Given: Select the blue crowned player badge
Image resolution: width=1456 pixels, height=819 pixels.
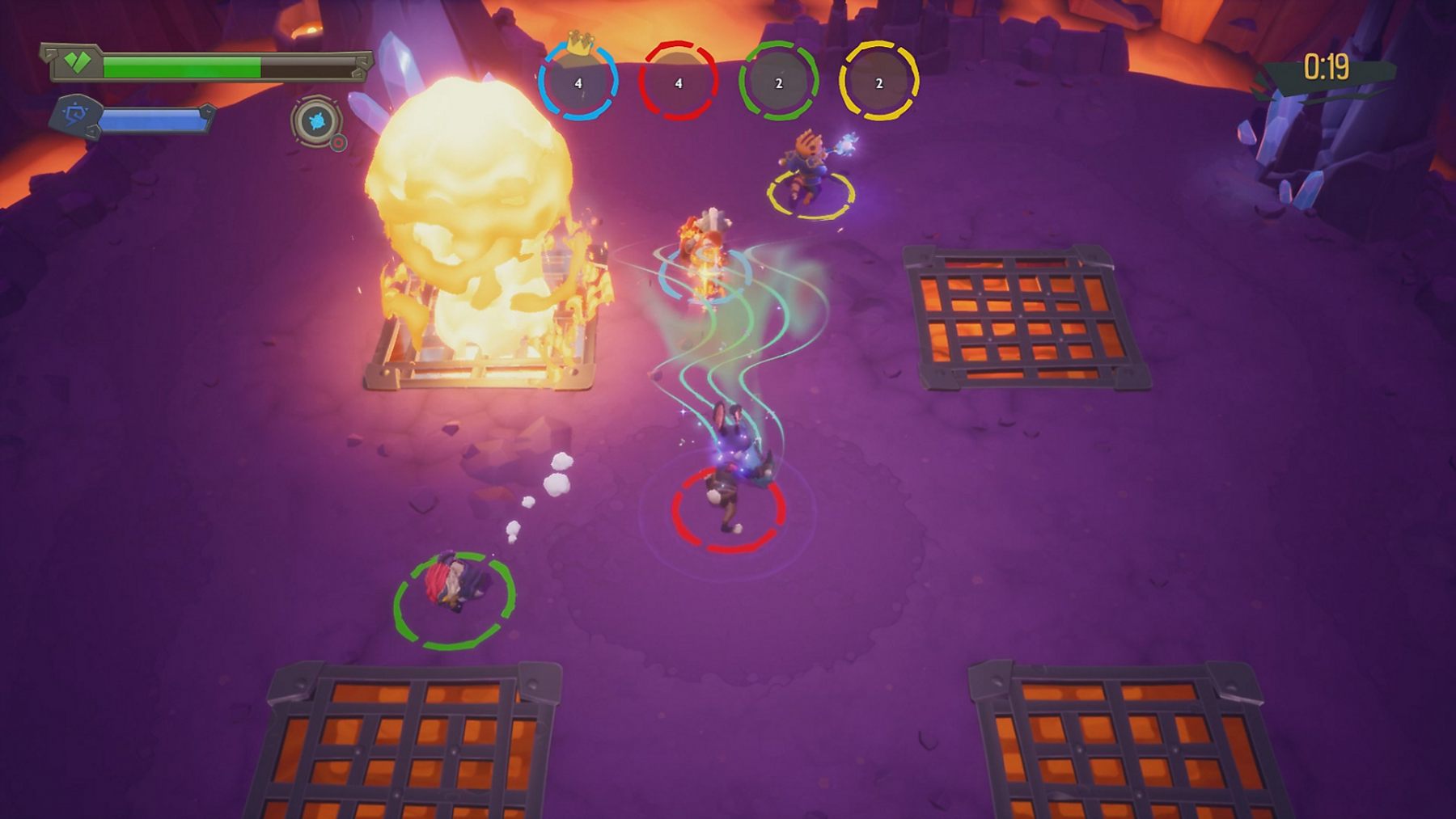Looking at the screenshot, I should (578, 82).
